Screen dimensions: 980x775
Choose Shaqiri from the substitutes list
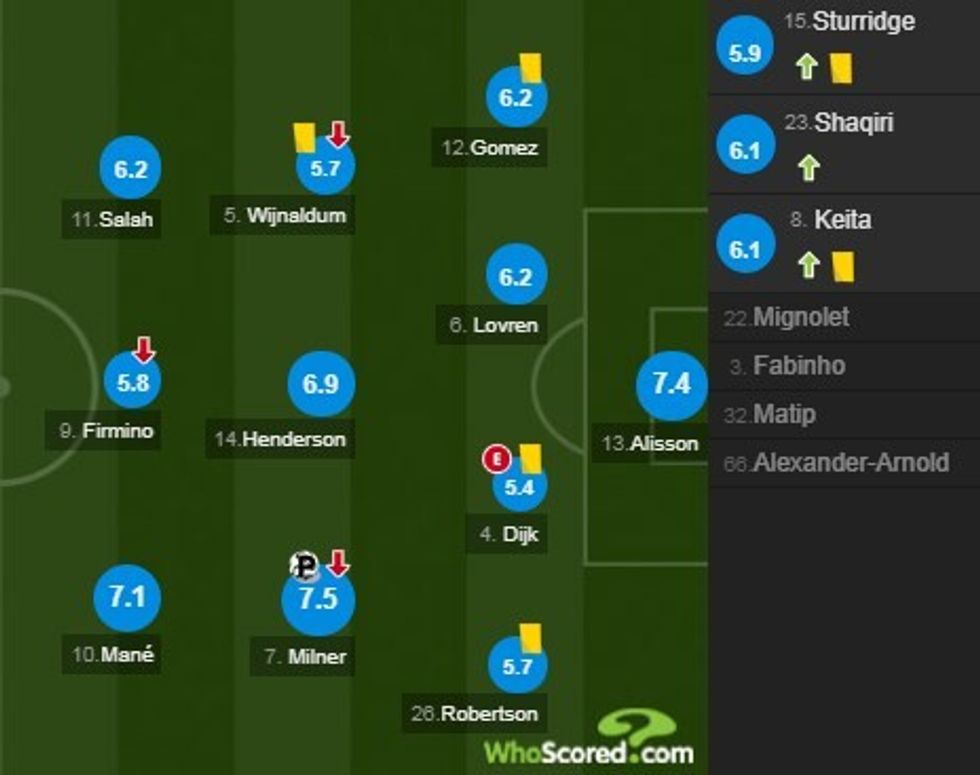tap(844, 146)
